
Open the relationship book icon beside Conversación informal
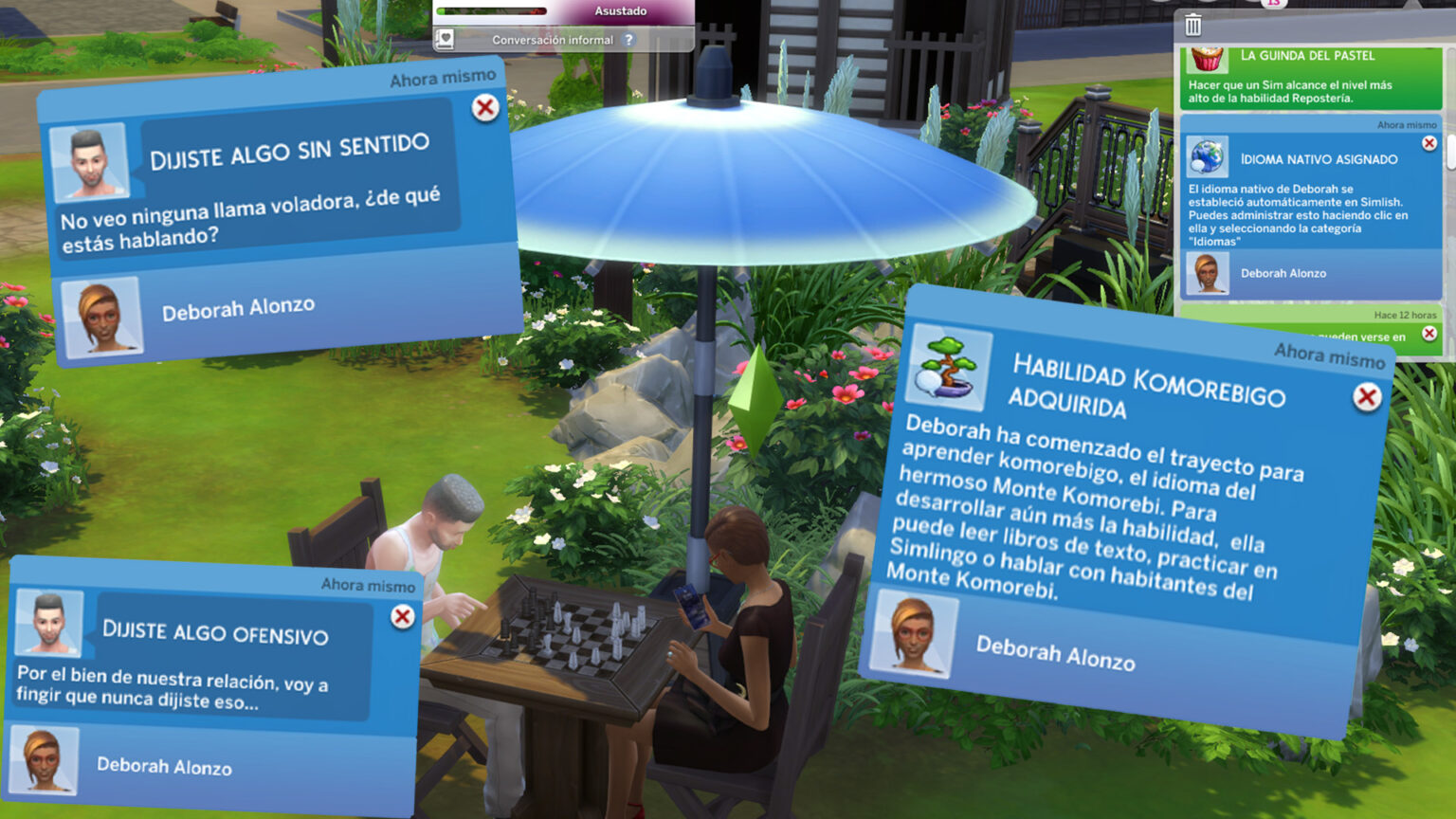(446, 40)
